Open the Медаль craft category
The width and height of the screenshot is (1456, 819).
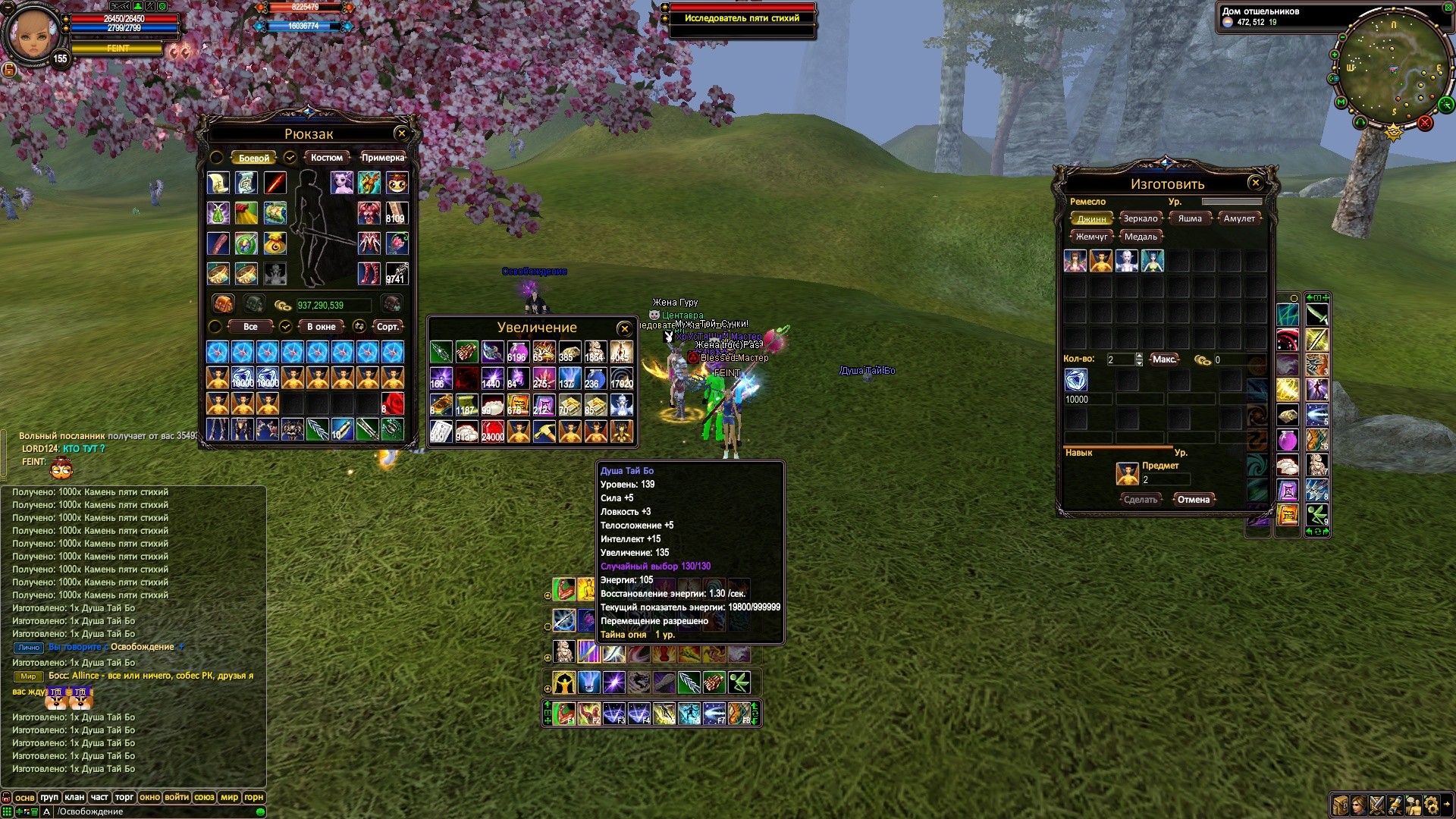1141,237
